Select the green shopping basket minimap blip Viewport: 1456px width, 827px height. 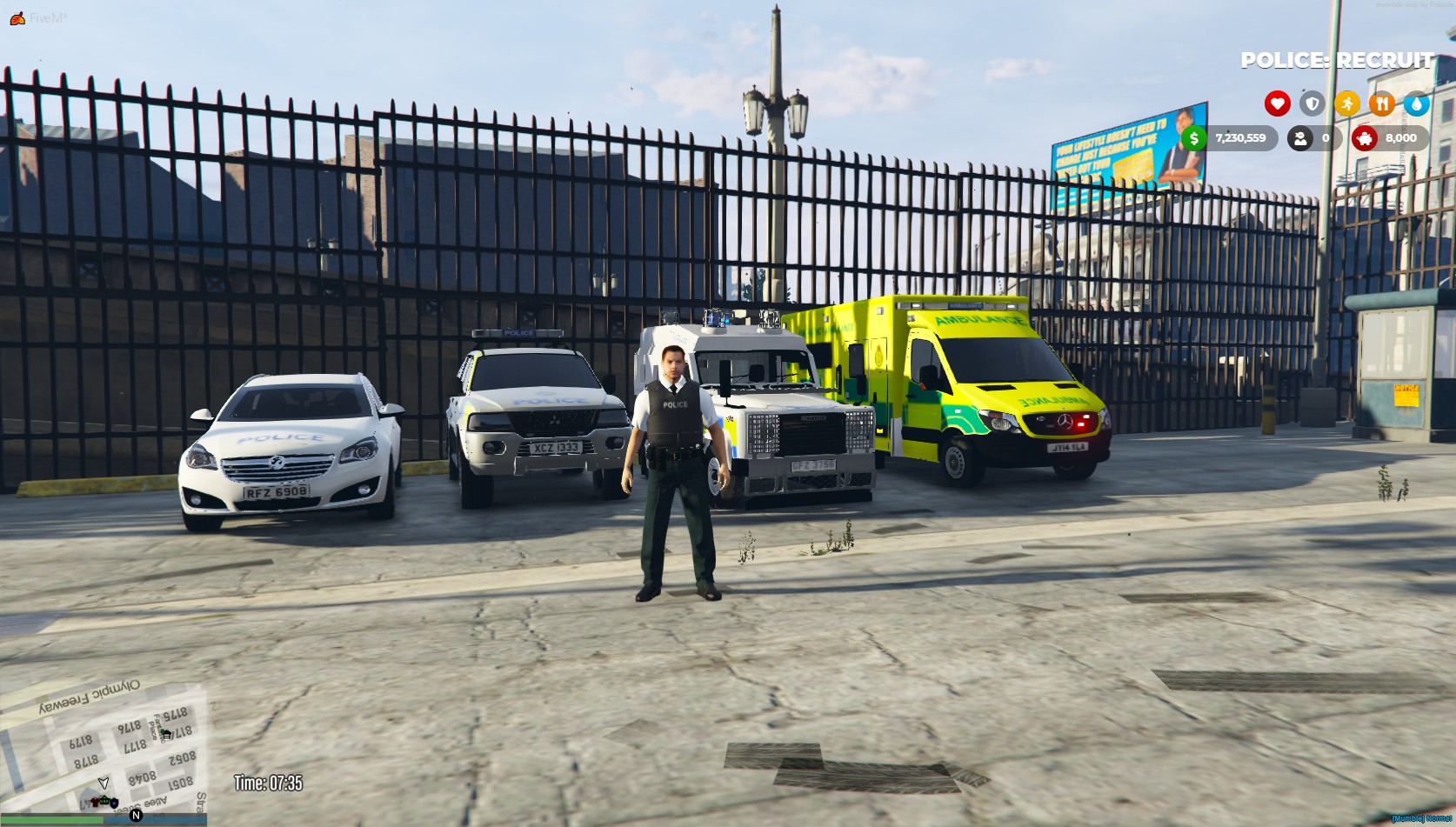(104, 798)
